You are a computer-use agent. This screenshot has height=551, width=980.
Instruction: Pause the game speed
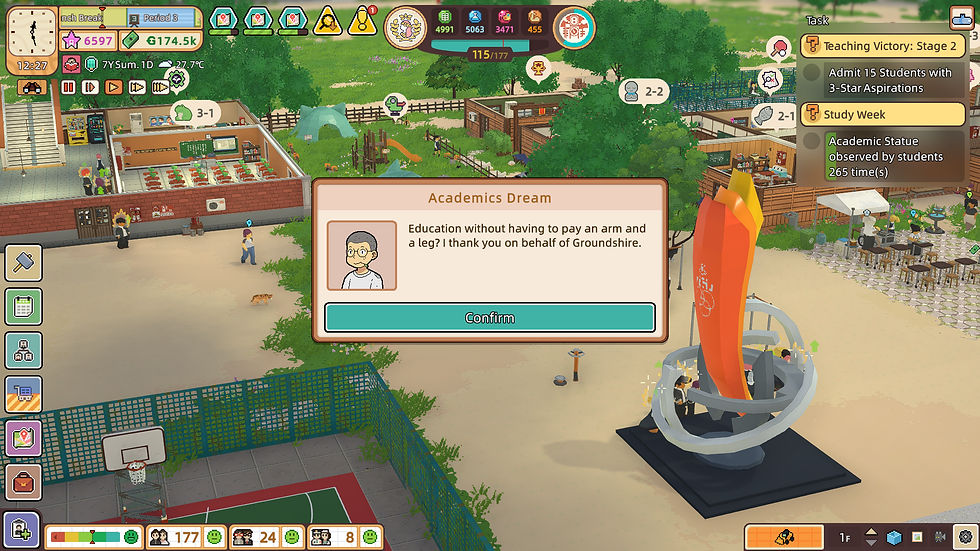[x=69, y=87]
